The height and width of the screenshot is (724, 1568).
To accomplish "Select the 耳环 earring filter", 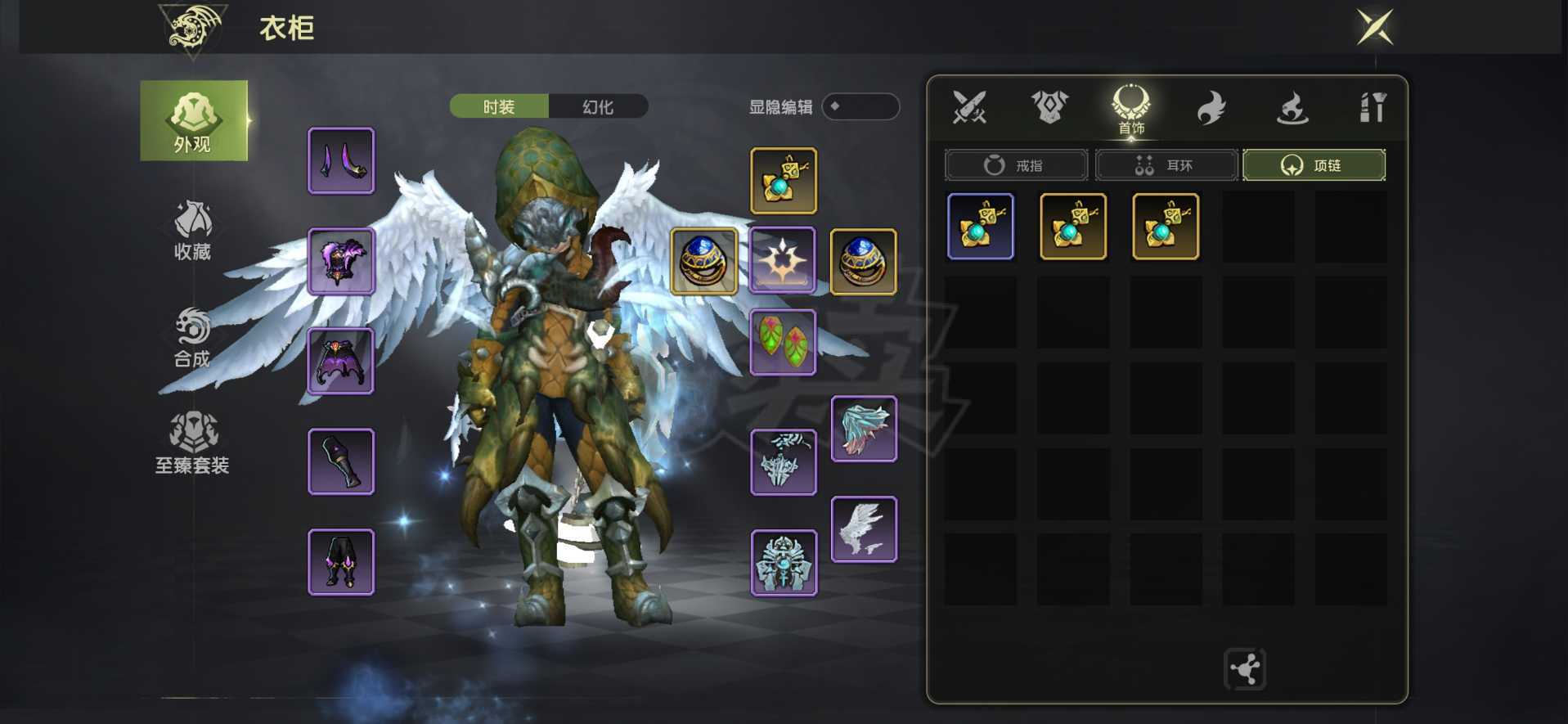I will (1166, 165).
